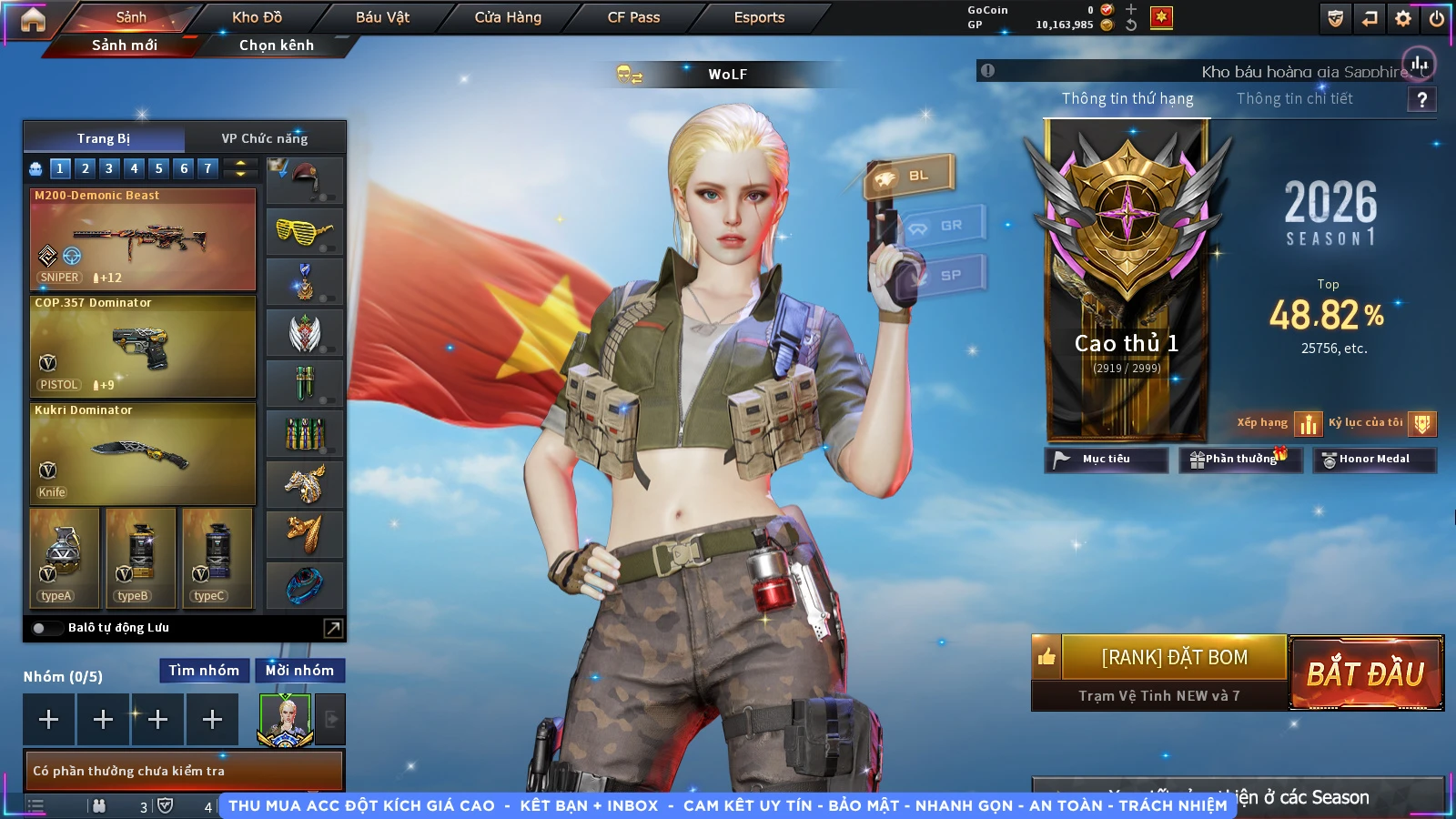This screenshot has height=819, width=1456.
Task: Start the match with BẮT ĐẦU
Action: [1366, 673]
